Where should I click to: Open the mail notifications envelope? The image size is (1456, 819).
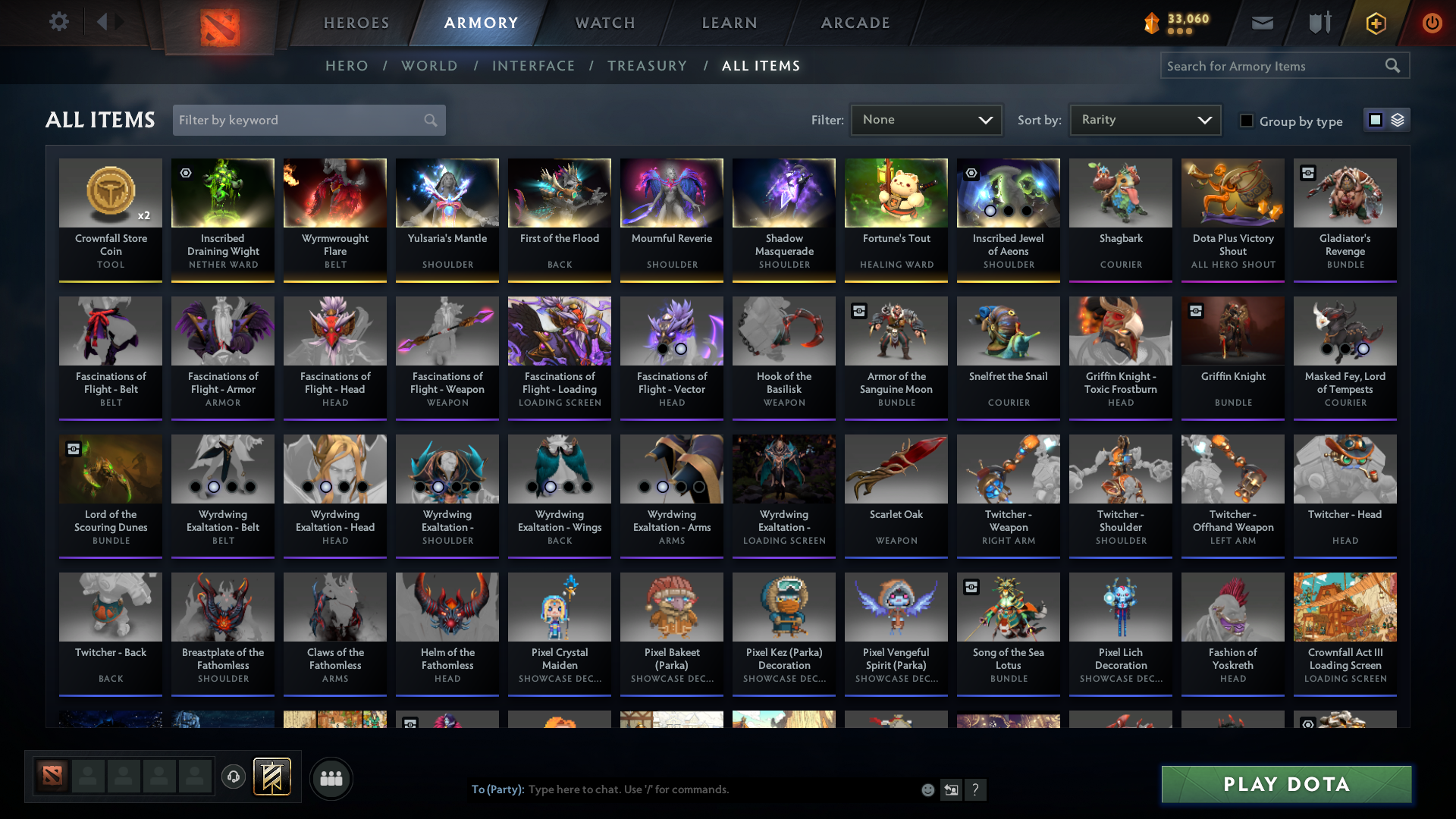[x=1262, y=23]
